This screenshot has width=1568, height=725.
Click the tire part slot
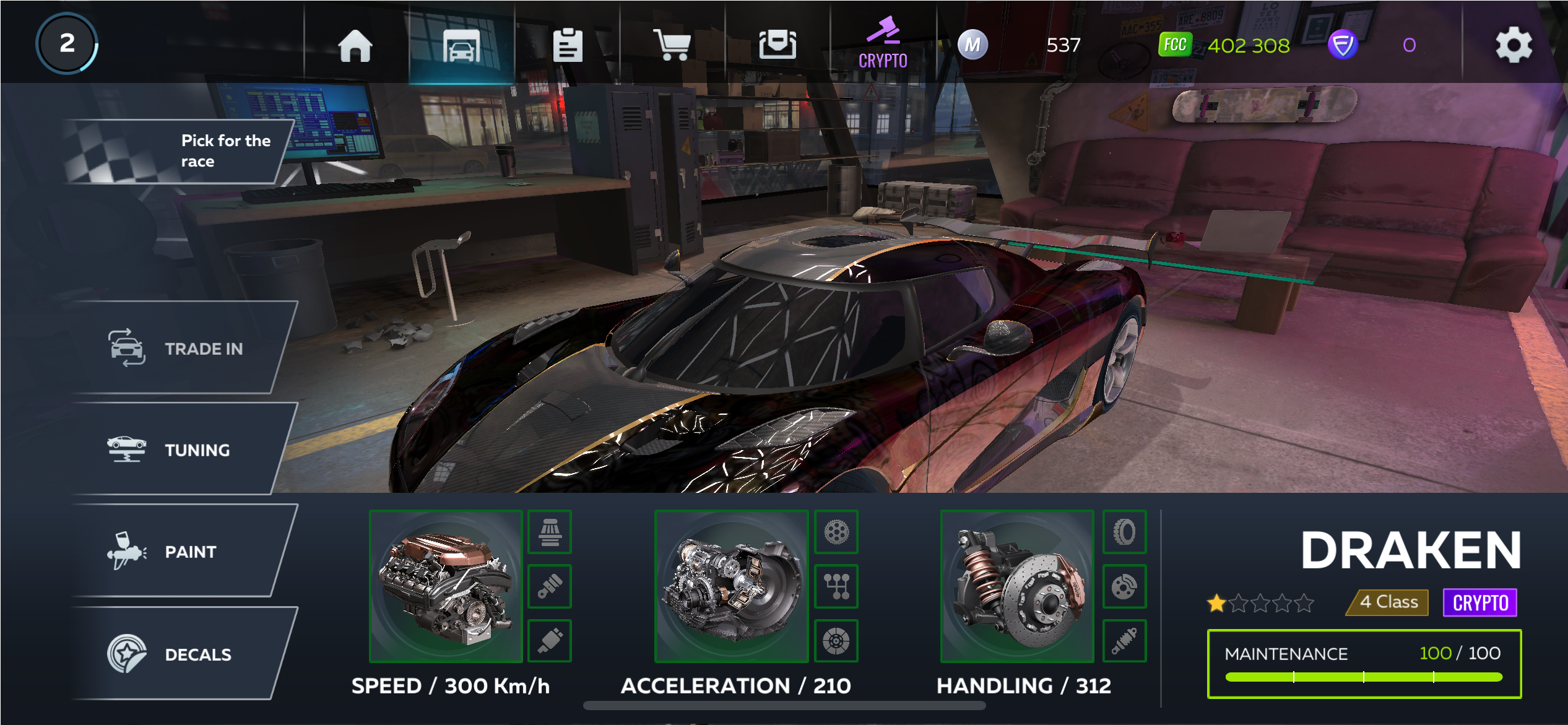coord(1124,532)
